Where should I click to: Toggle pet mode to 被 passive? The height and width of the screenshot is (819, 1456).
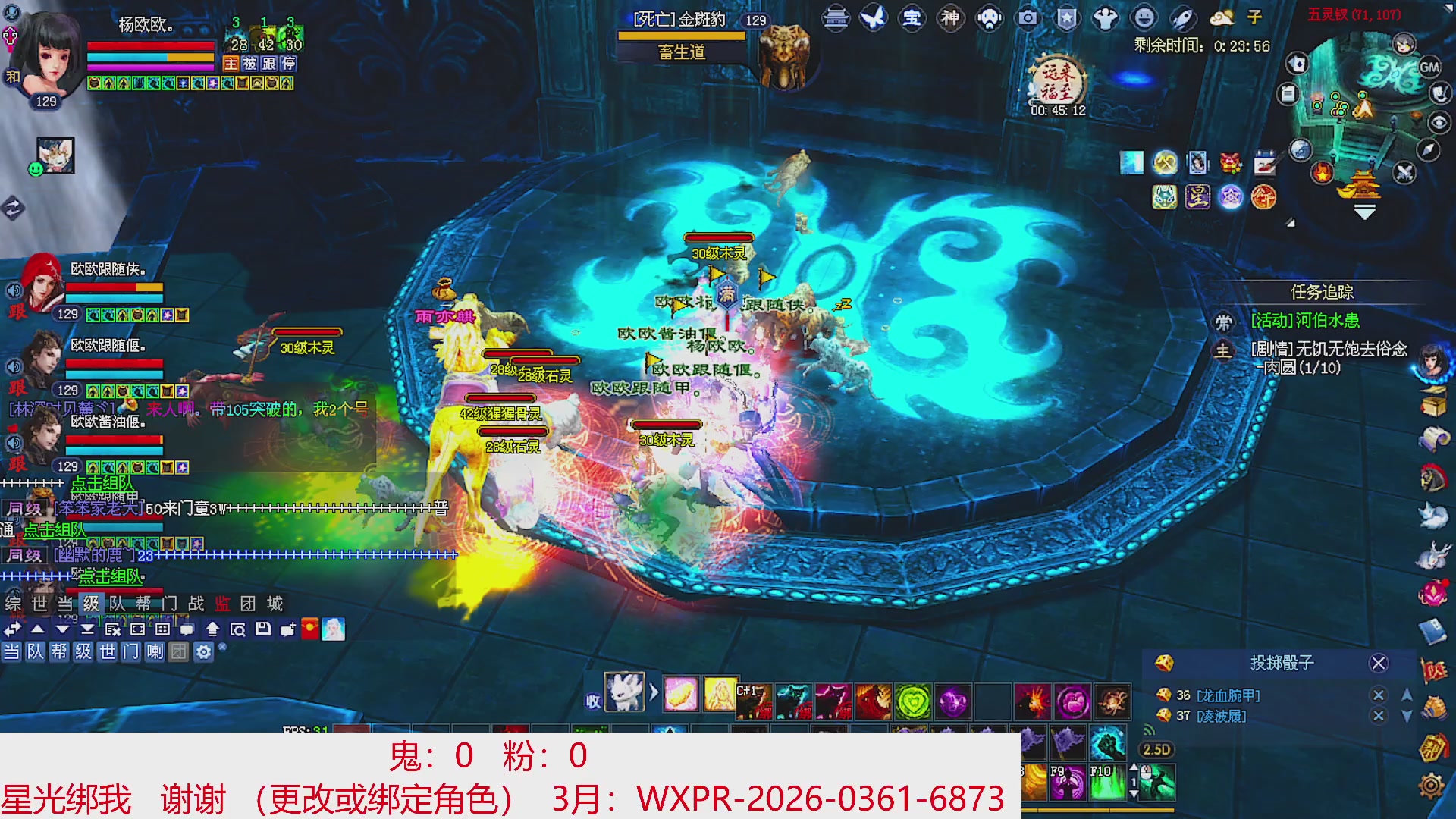coord(249,63)
